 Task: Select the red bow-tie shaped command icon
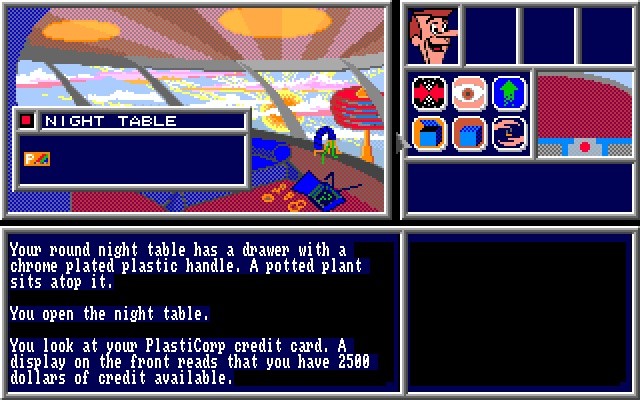(428, 93)
